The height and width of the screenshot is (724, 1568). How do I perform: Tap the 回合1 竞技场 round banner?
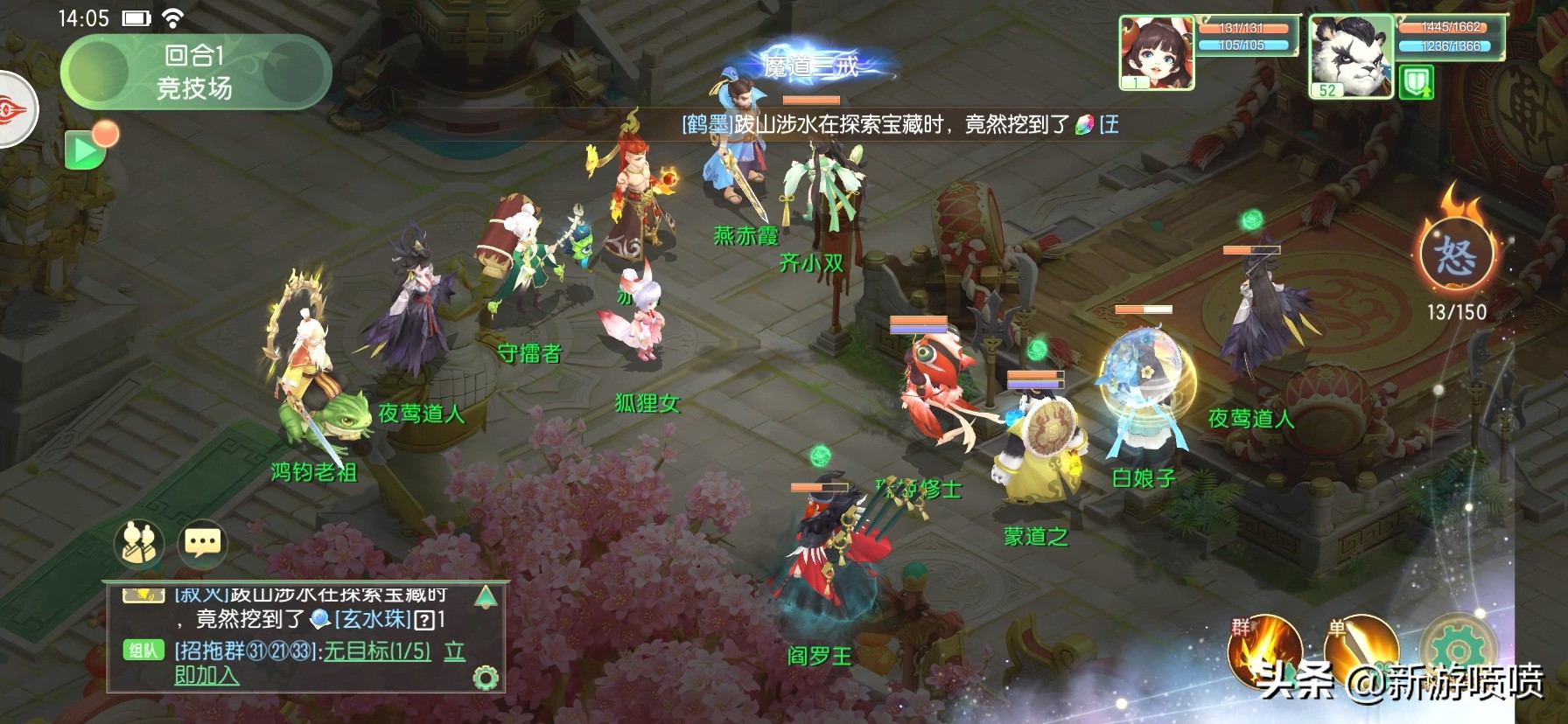click(195, 72)
